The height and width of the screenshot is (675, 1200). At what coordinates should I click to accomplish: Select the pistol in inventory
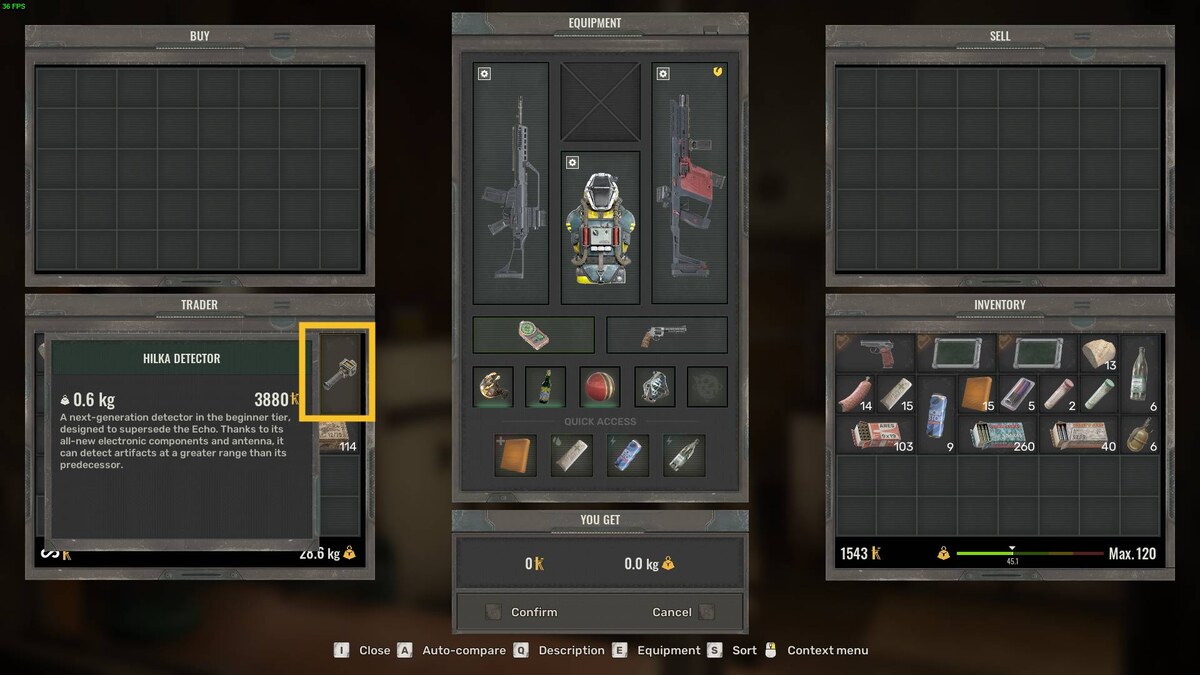tap(875, 353)
